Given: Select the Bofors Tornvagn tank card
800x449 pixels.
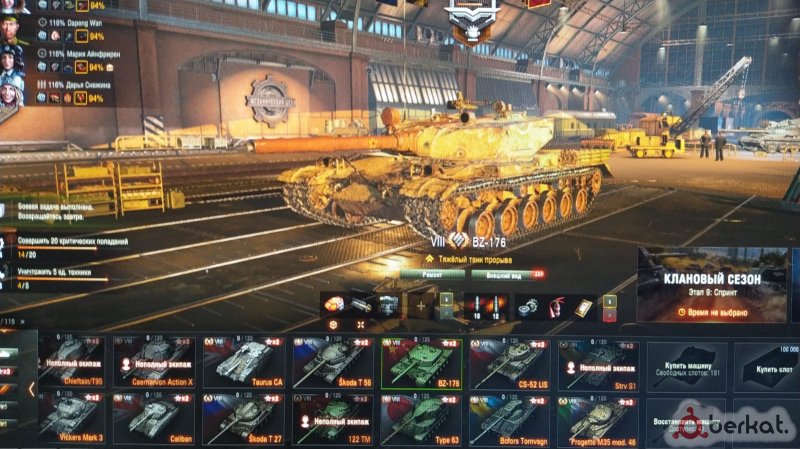Looking at the screenshot, I should click(508, 417).
